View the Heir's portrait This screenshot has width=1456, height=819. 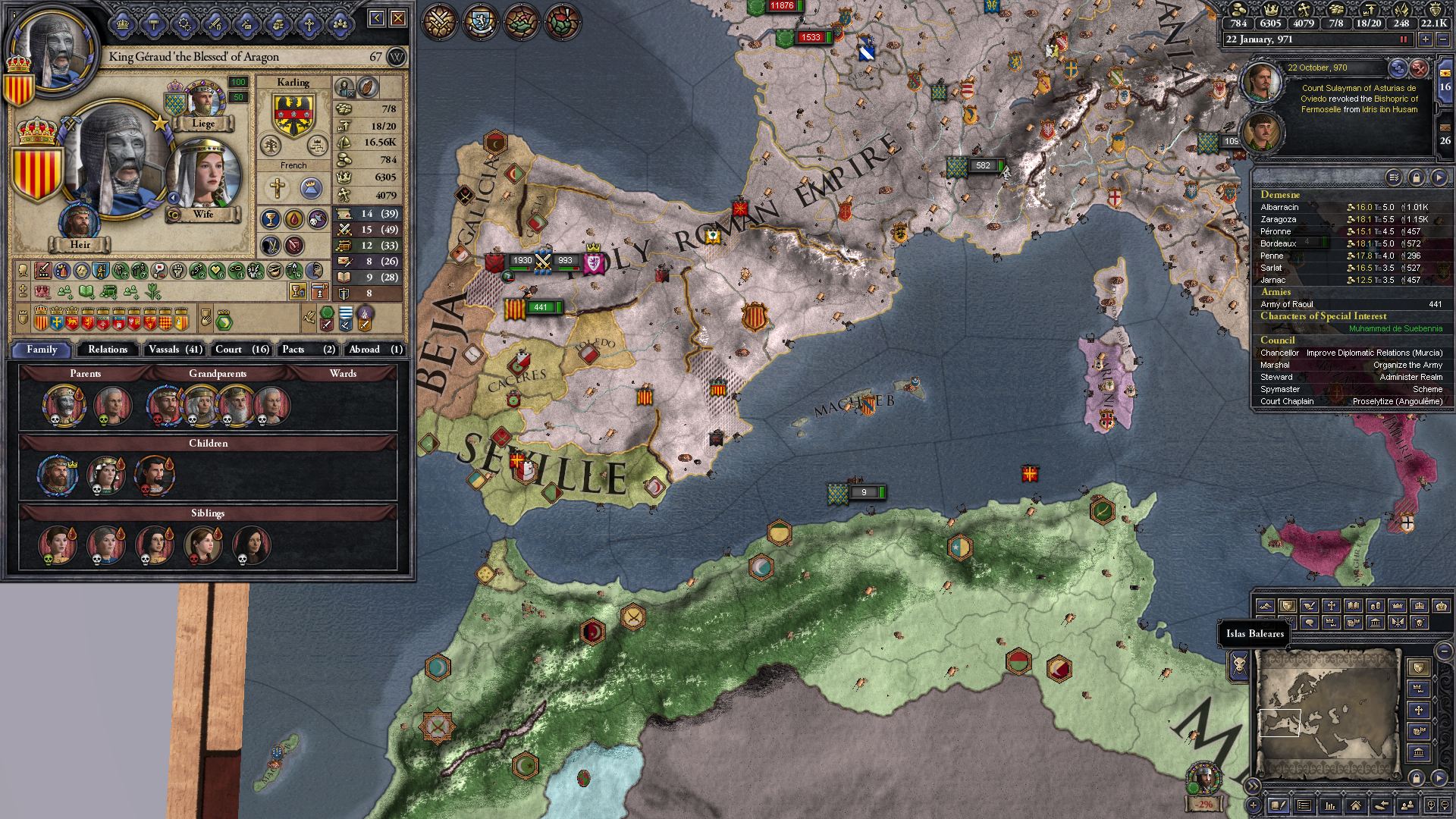point(80,222)
